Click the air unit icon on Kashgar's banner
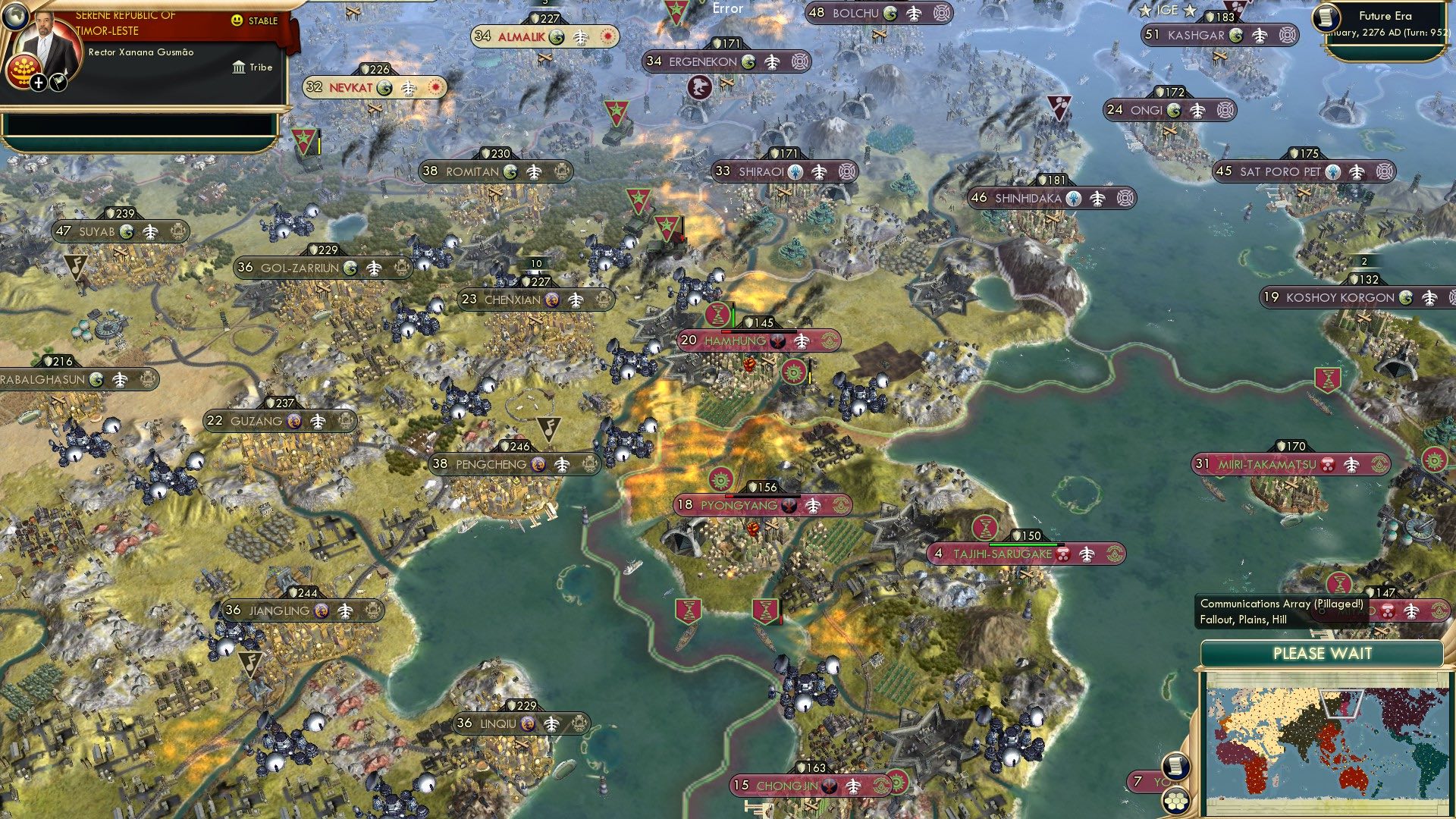This screenshot has height=819, width=1456. click(1260, 35)
